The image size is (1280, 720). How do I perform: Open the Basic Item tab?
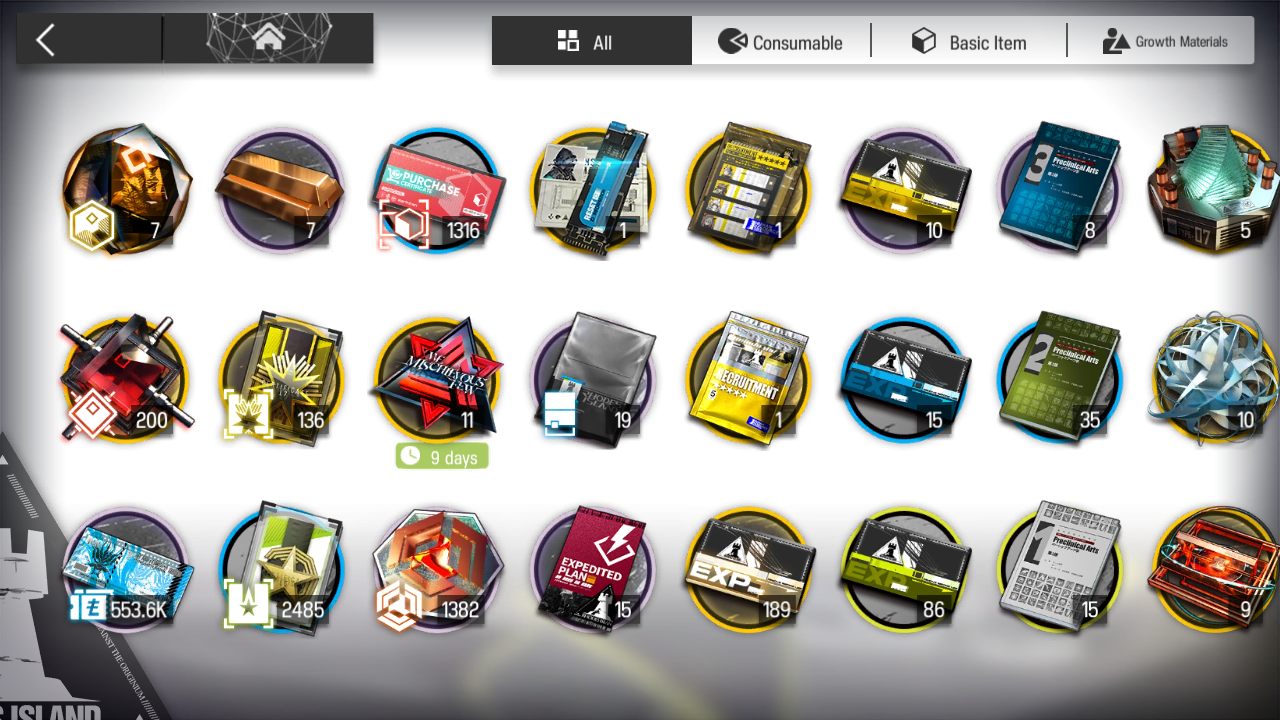pos(969,42)
